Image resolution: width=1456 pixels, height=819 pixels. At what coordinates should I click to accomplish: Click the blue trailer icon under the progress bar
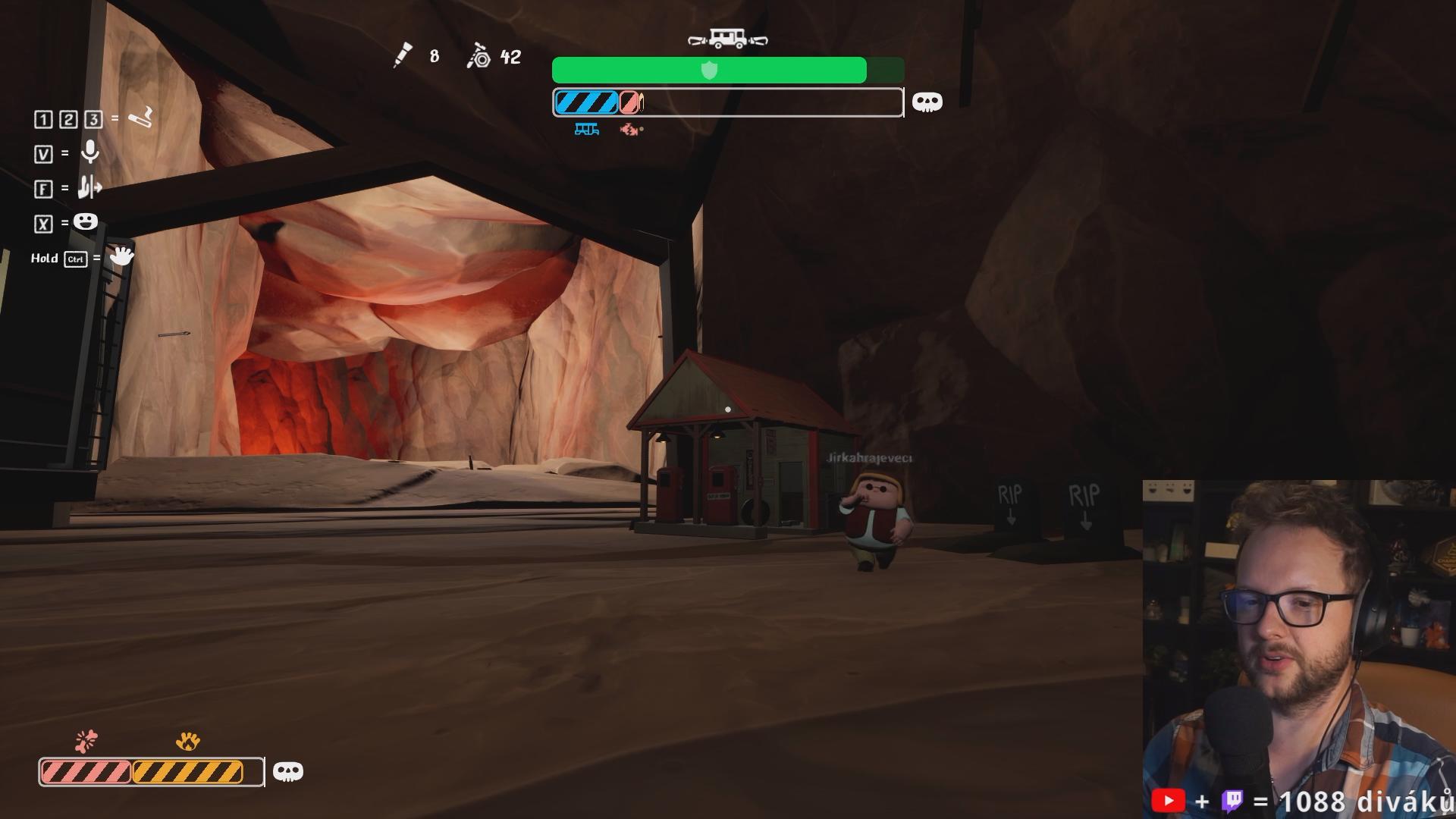pos(586,130)
